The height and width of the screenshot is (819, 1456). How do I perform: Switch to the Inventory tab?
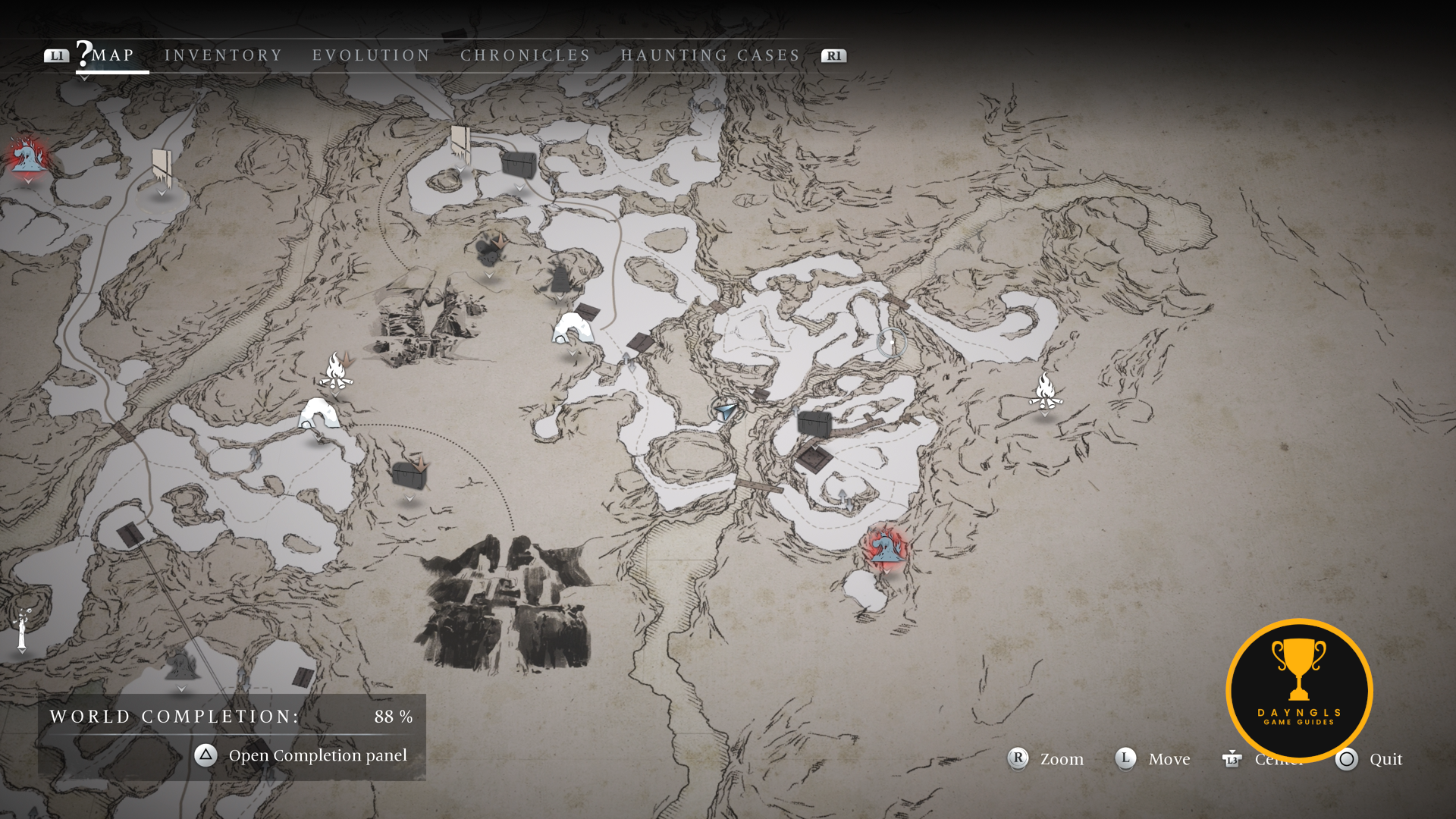pyautogui.click(x=223, y=55)
